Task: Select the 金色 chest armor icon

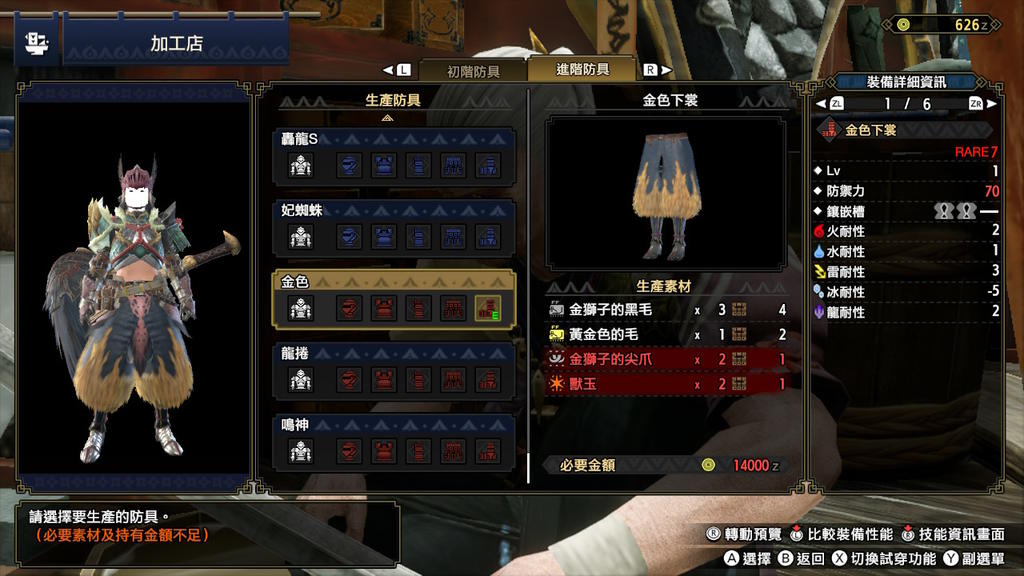Action: click(x=384, y=309)
